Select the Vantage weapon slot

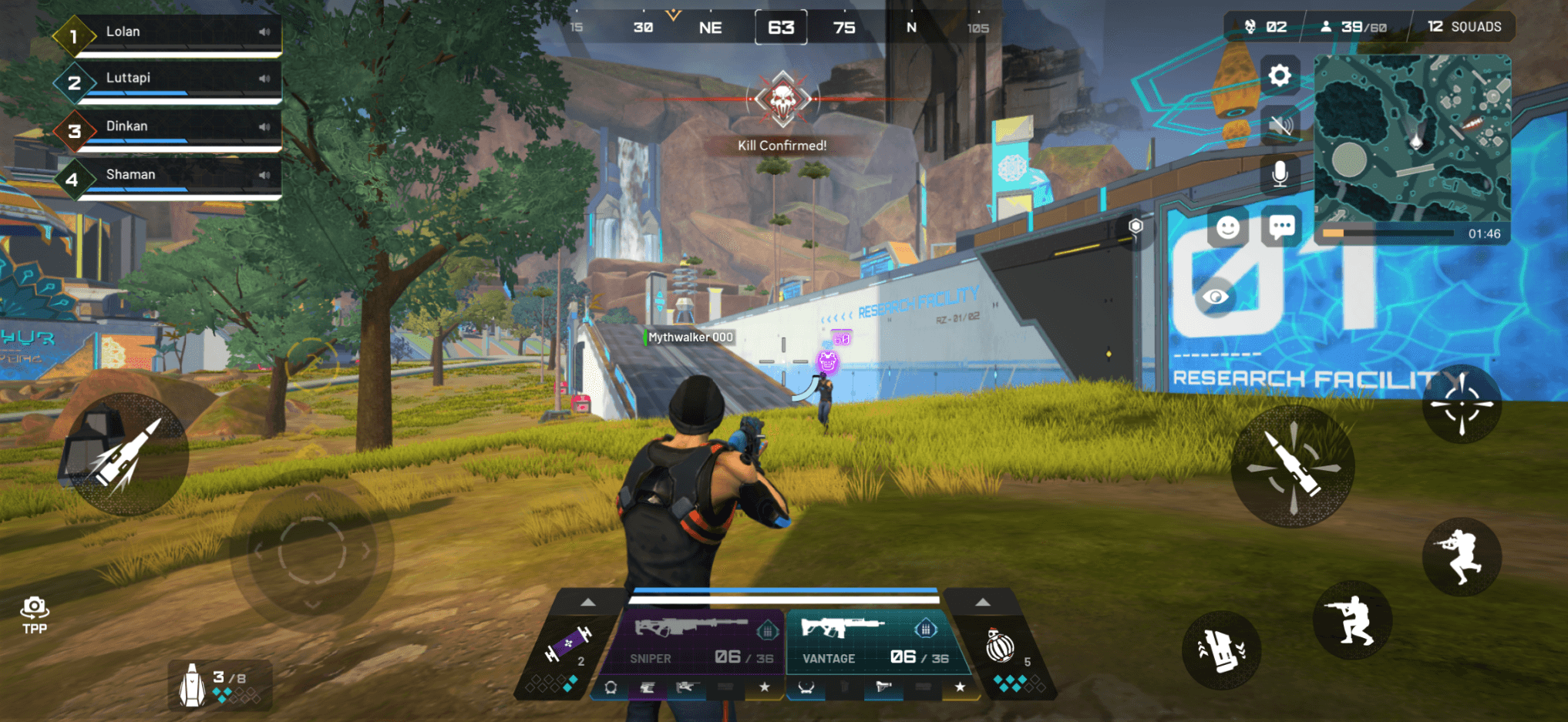pyautogui.click(x=871, y=641)
